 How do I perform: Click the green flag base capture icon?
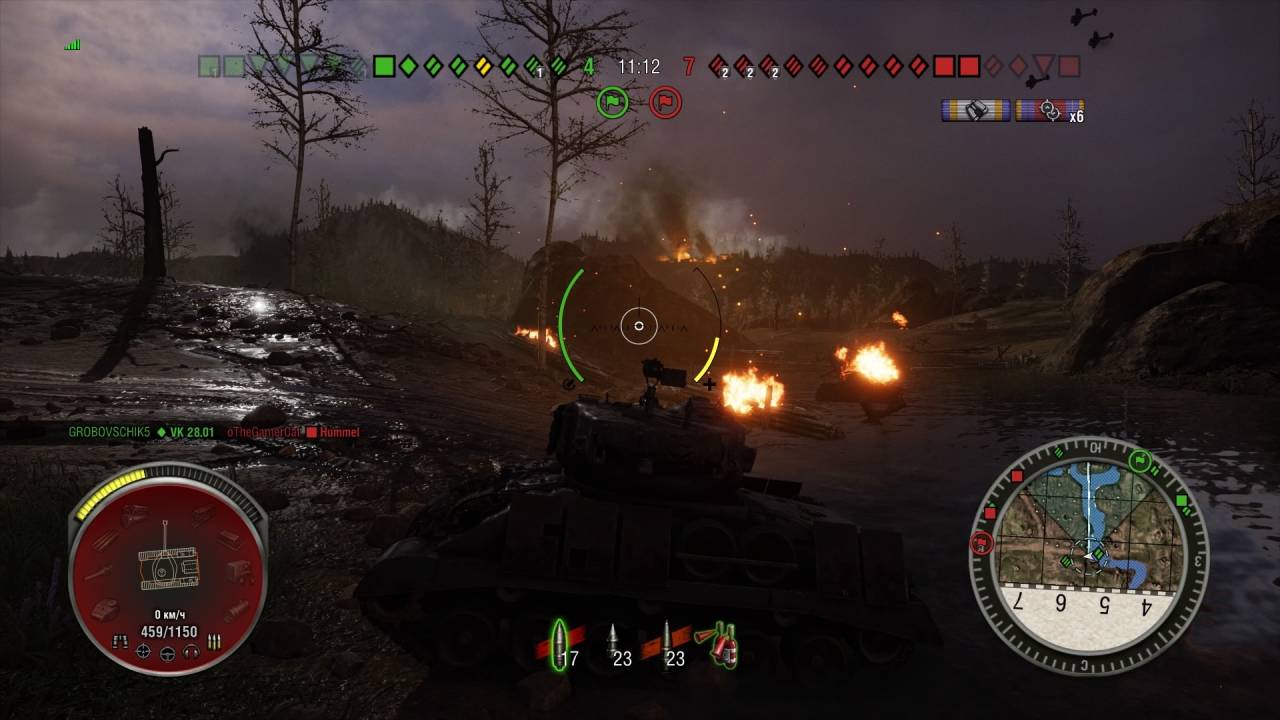click(613, 102)
